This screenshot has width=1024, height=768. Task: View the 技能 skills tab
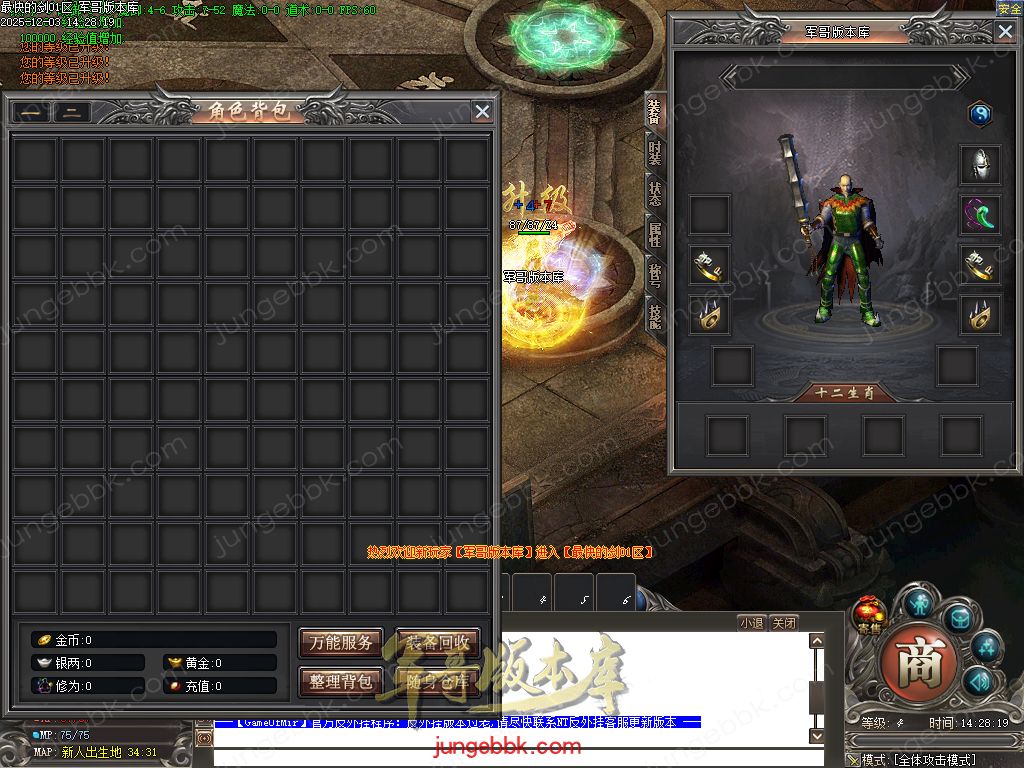[x=655, y=316]
